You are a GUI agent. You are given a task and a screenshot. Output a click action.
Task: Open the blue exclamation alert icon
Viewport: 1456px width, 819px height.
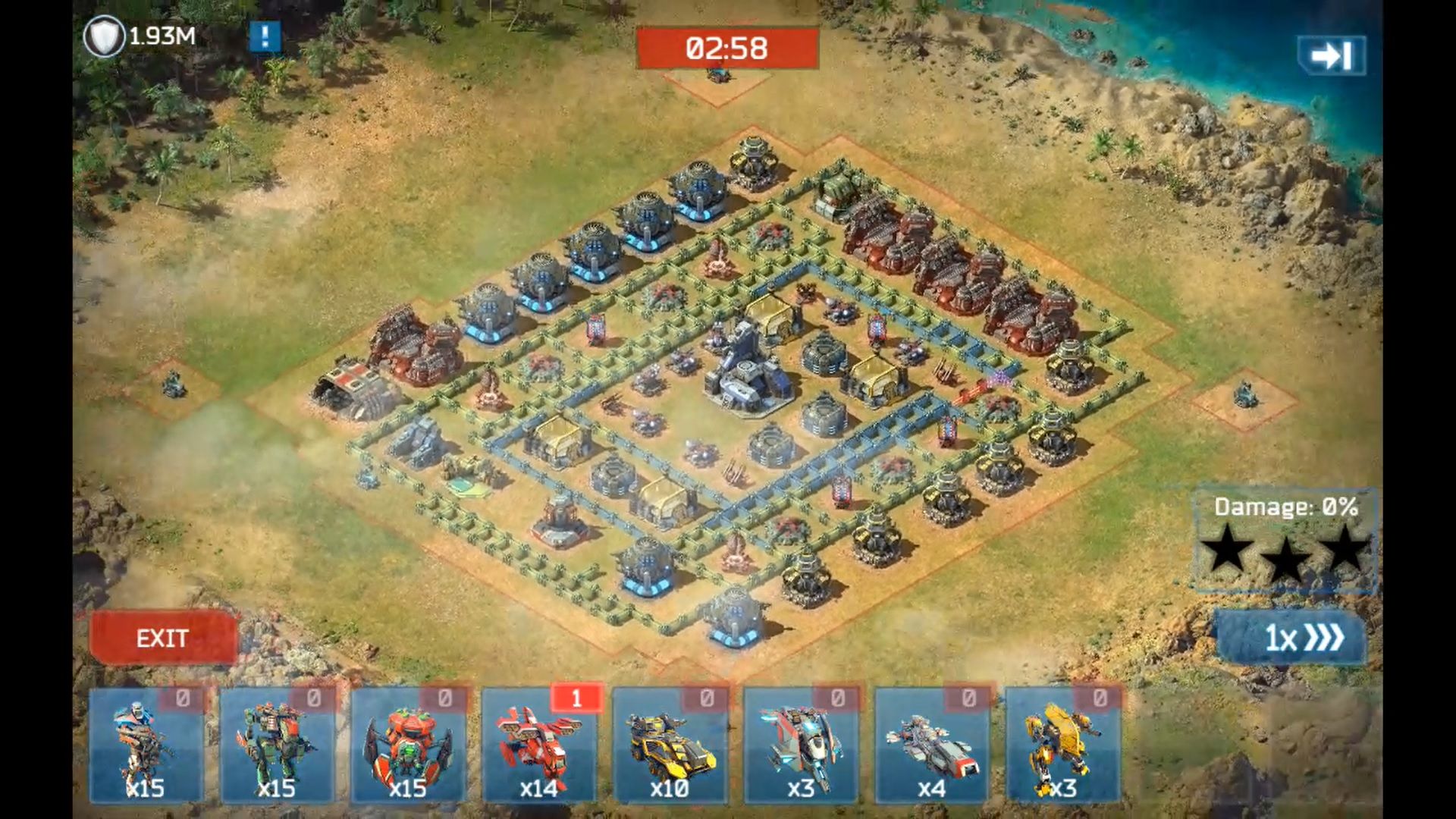265,36
